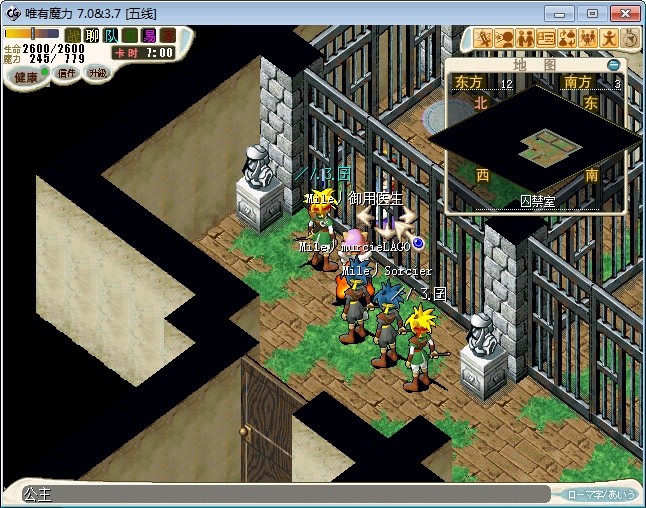Close the game window
The height and width of the screenshot is (508, 646).
coord(621,13)
